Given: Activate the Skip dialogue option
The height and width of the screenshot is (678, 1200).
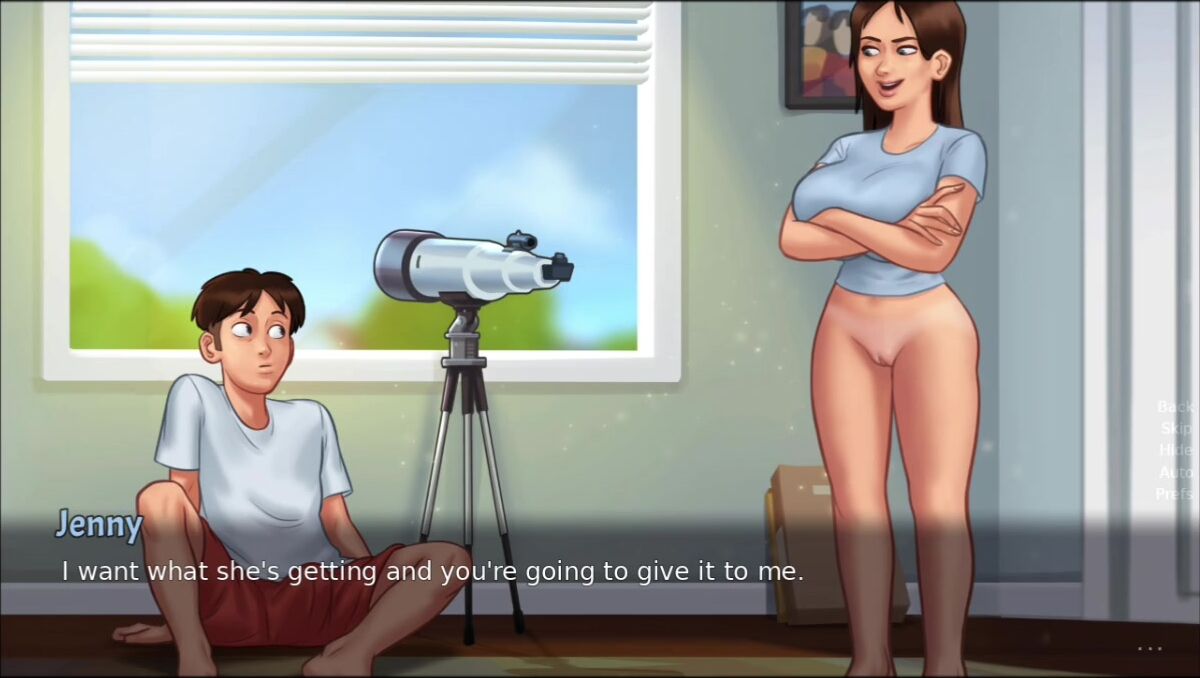Looking at the screenshot, I should coord(1176,428).
